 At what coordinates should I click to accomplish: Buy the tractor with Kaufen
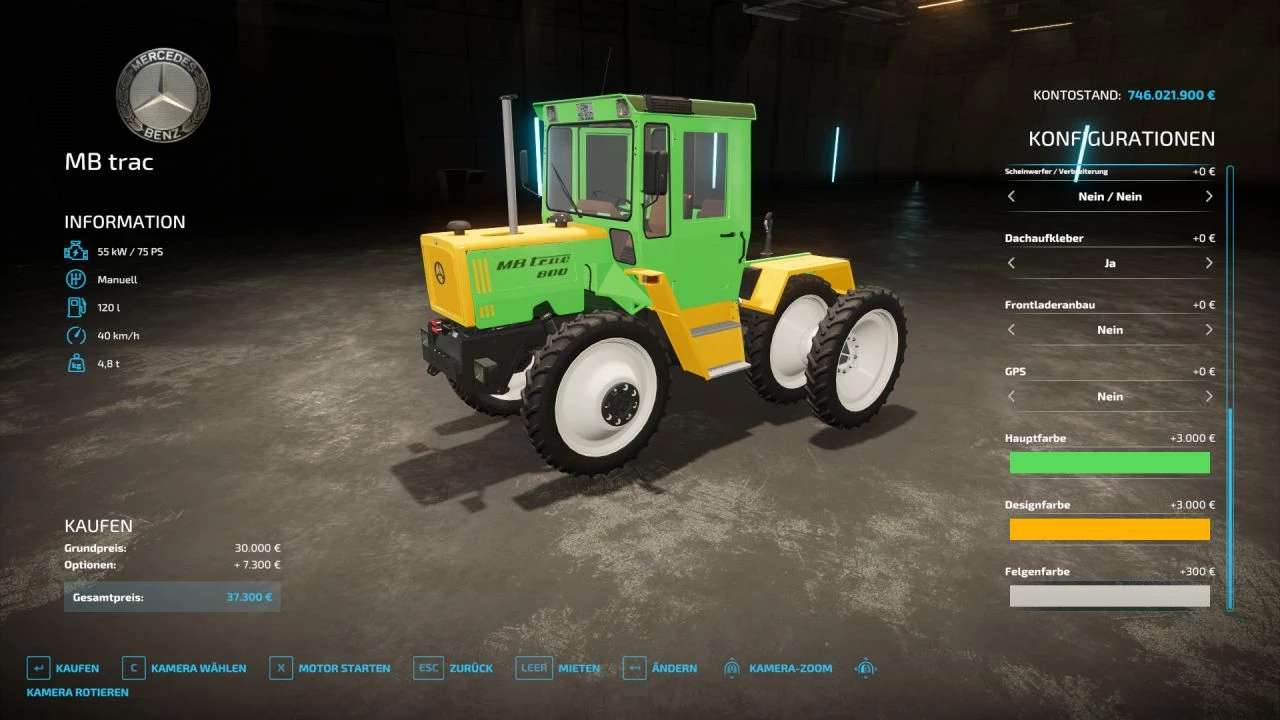click(x=64, y=668)
